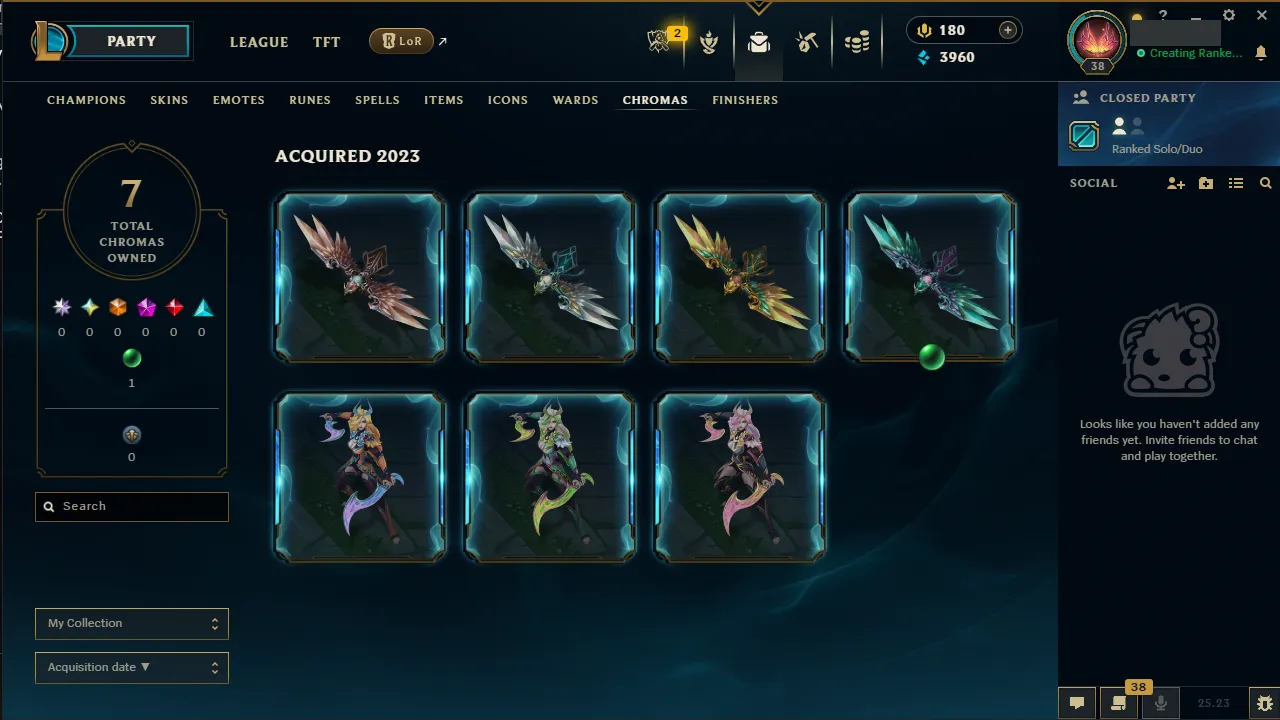The image size is (1280, 720).
Task: Click the add-friend icon in Social panel
Action: [x=1175, y=184]
